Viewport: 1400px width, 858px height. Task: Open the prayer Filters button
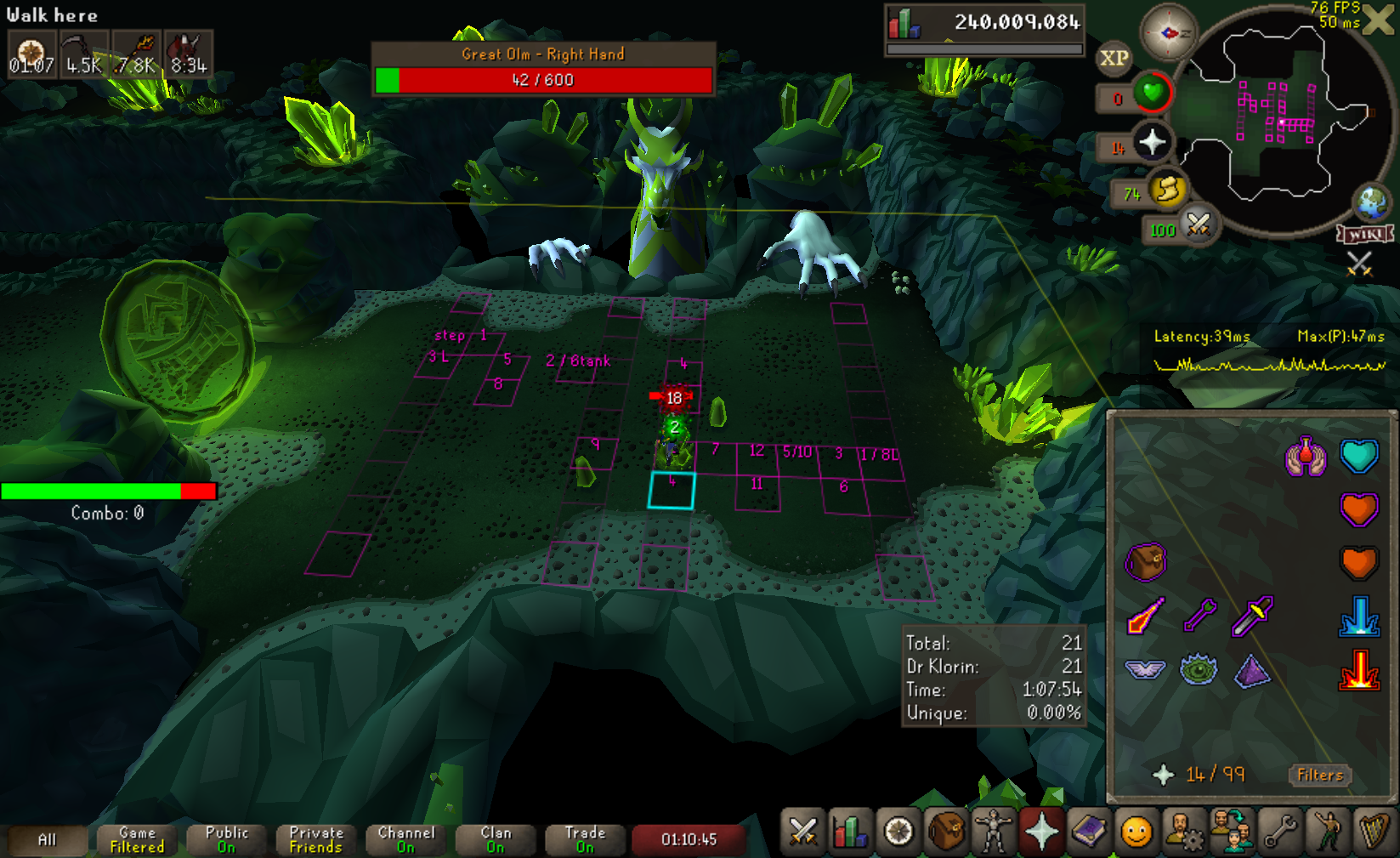click(1320, 775)
